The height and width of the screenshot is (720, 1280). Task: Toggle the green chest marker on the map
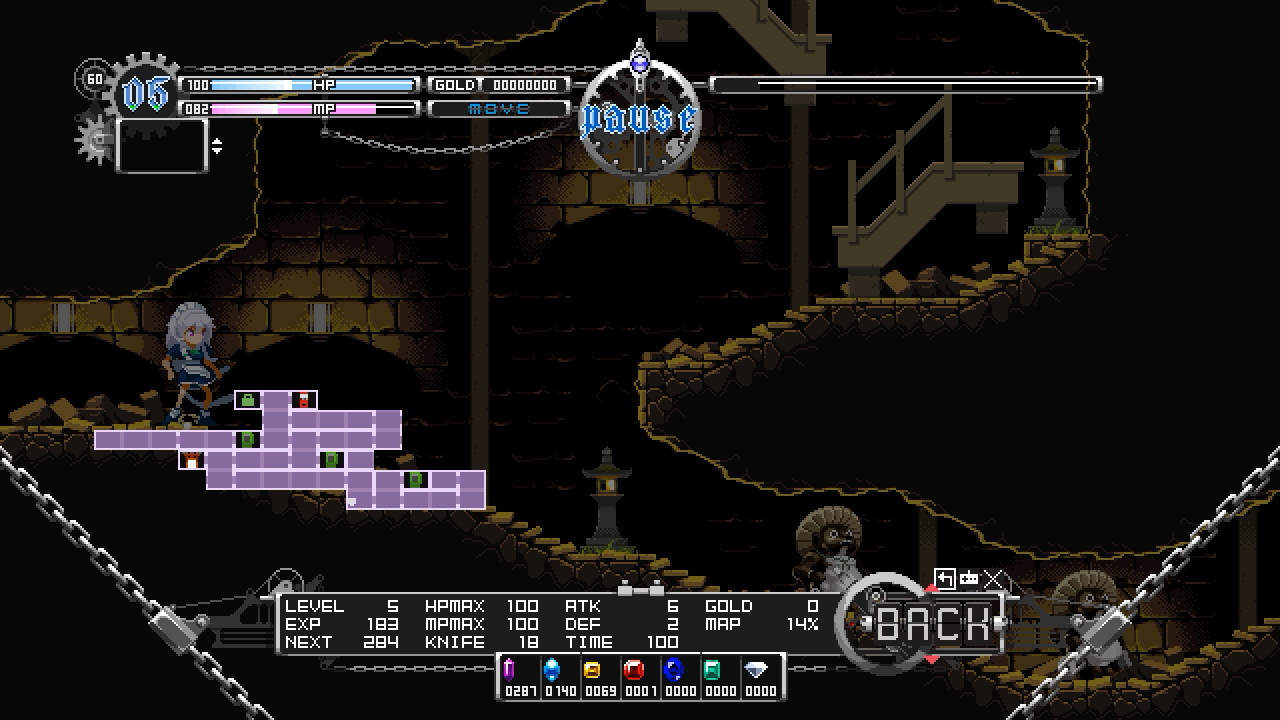pyautogui.click(x=247, y=399)
